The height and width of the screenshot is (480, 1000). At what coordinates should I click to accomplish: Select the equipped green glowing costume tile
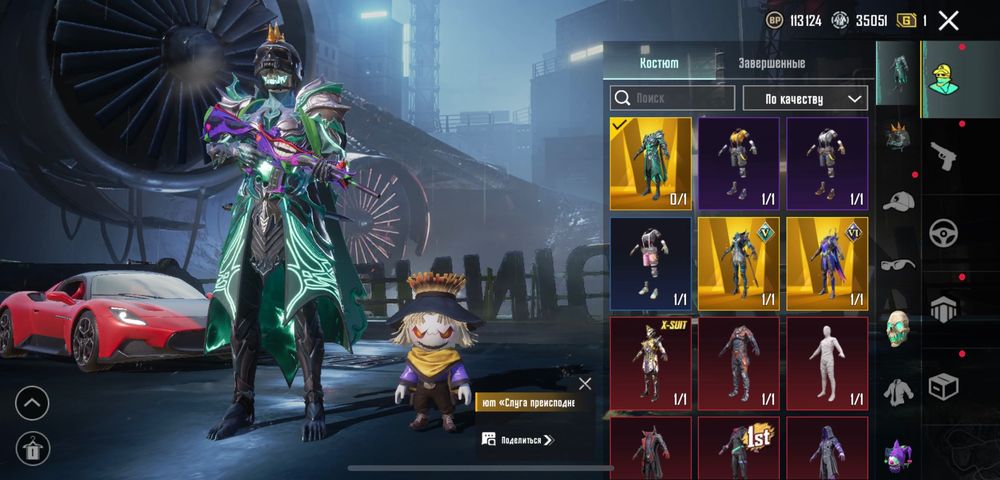651,163
